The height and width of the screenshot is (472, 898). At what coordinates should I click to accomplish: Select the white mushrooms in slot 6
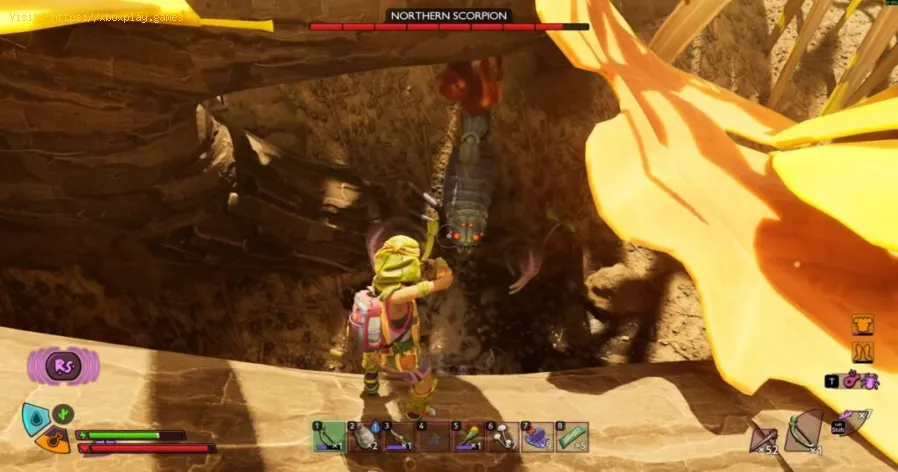[503, 436]
